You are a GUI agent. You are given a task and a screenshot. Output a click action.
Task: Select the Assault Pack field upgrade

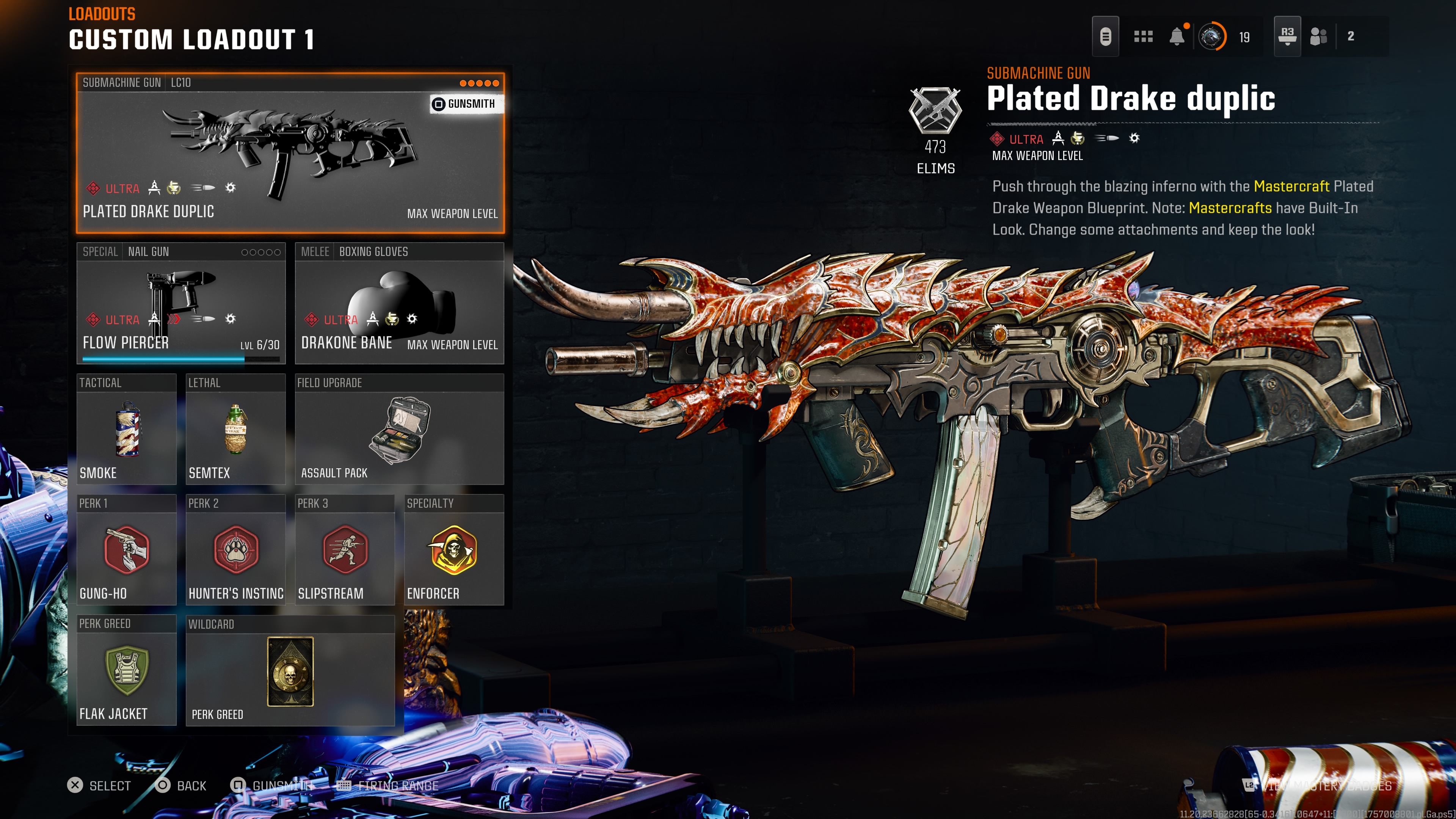click(399, 430)
